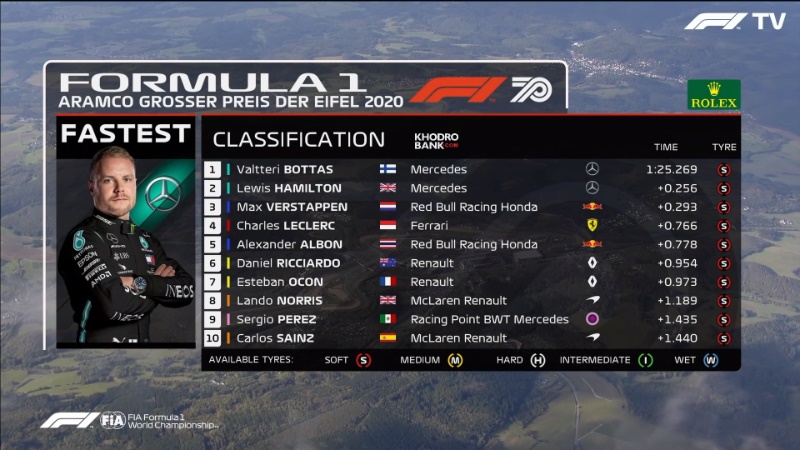Image resolution: width=800 pixels, height=450 pixels.
Task: Select the Soft tyre legend icon
Action: click(x=363, y=360)
